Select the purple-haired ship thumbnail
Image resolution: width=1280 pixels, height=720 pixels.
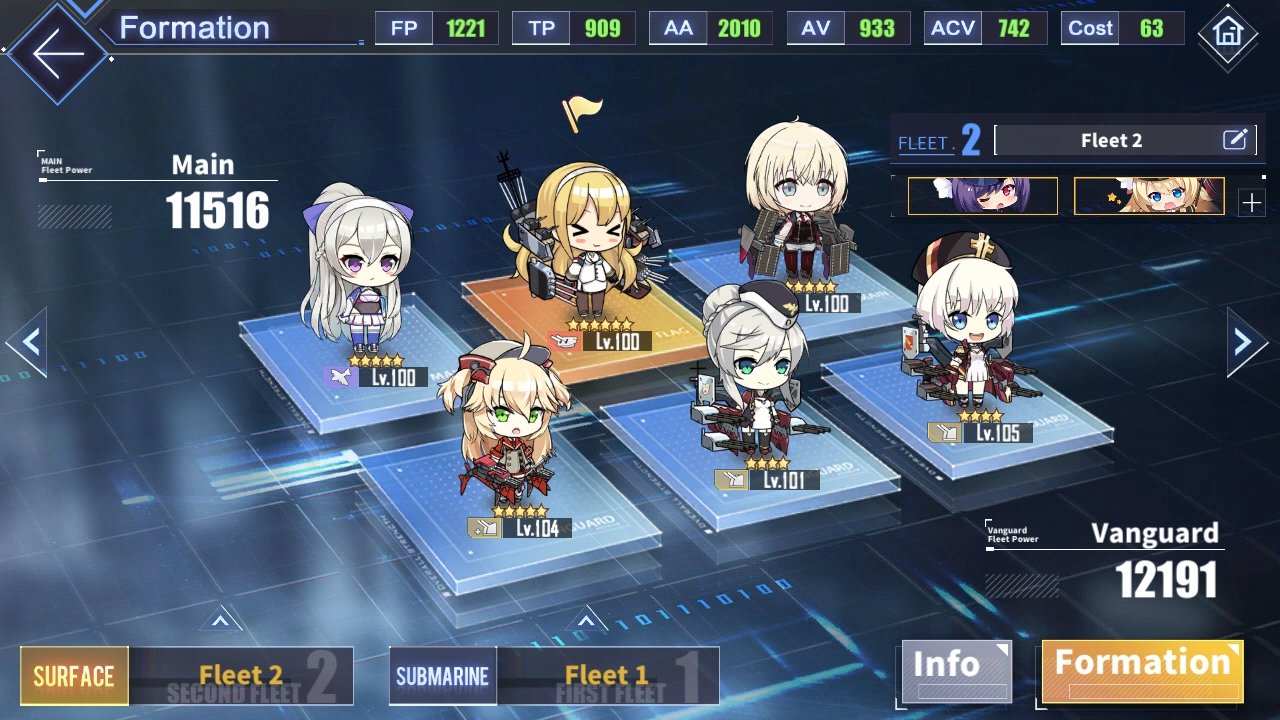pos(982,196)
